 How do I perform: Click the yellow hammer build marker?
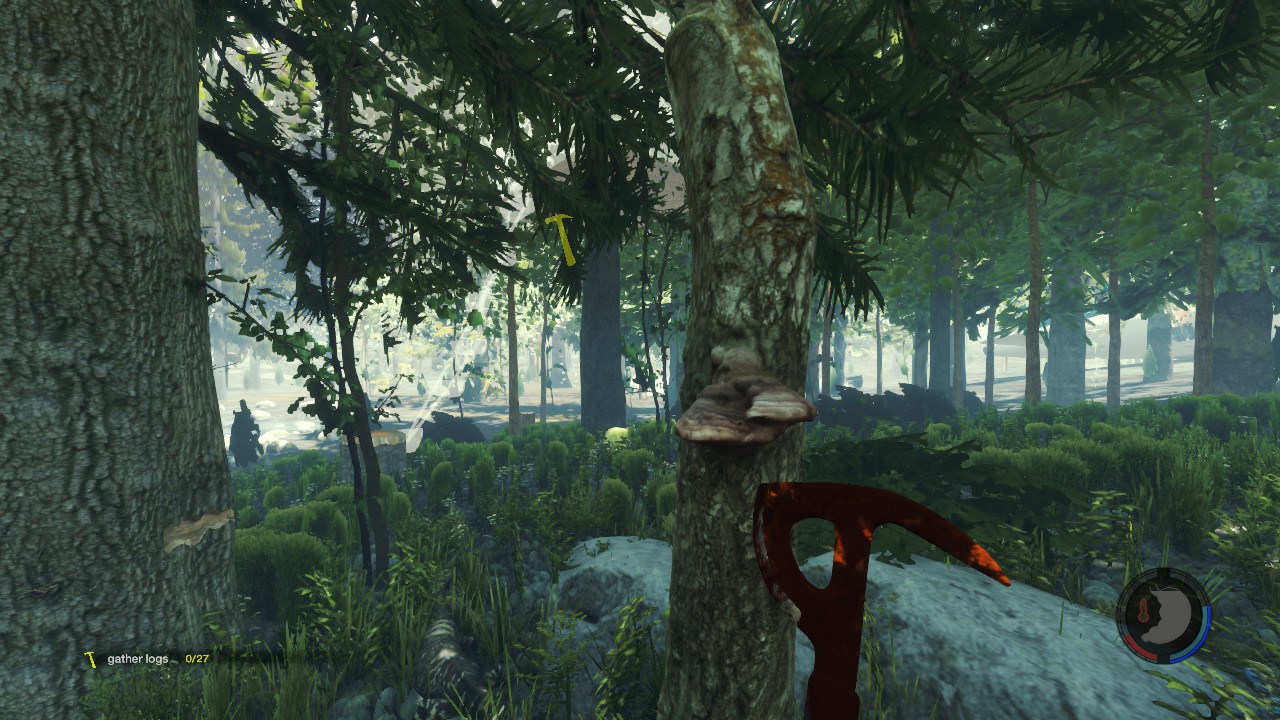coord(562,238)
